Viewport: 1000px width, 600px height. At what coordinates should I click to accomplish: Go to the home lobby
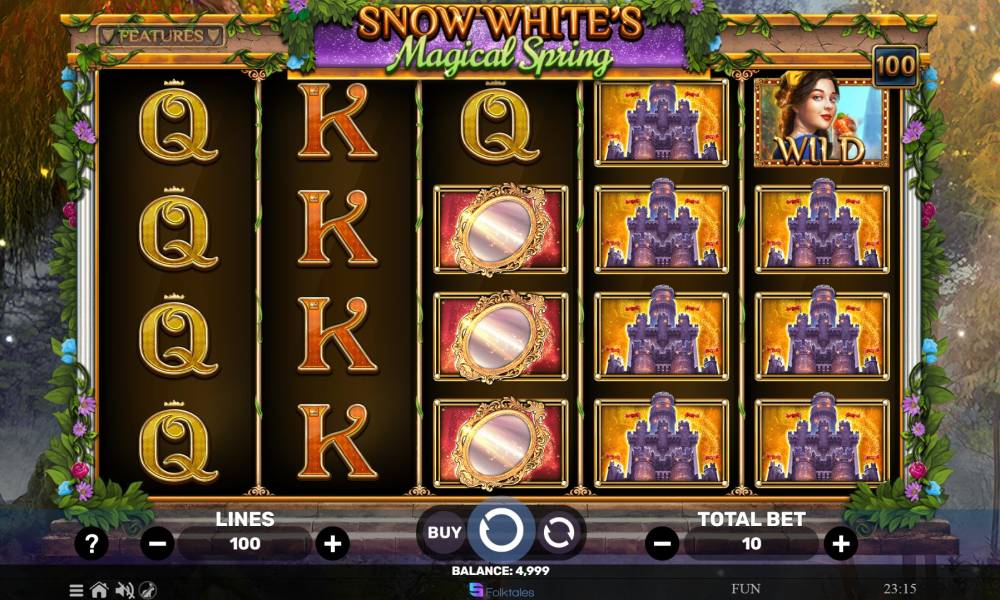click(x=99, y=590)
